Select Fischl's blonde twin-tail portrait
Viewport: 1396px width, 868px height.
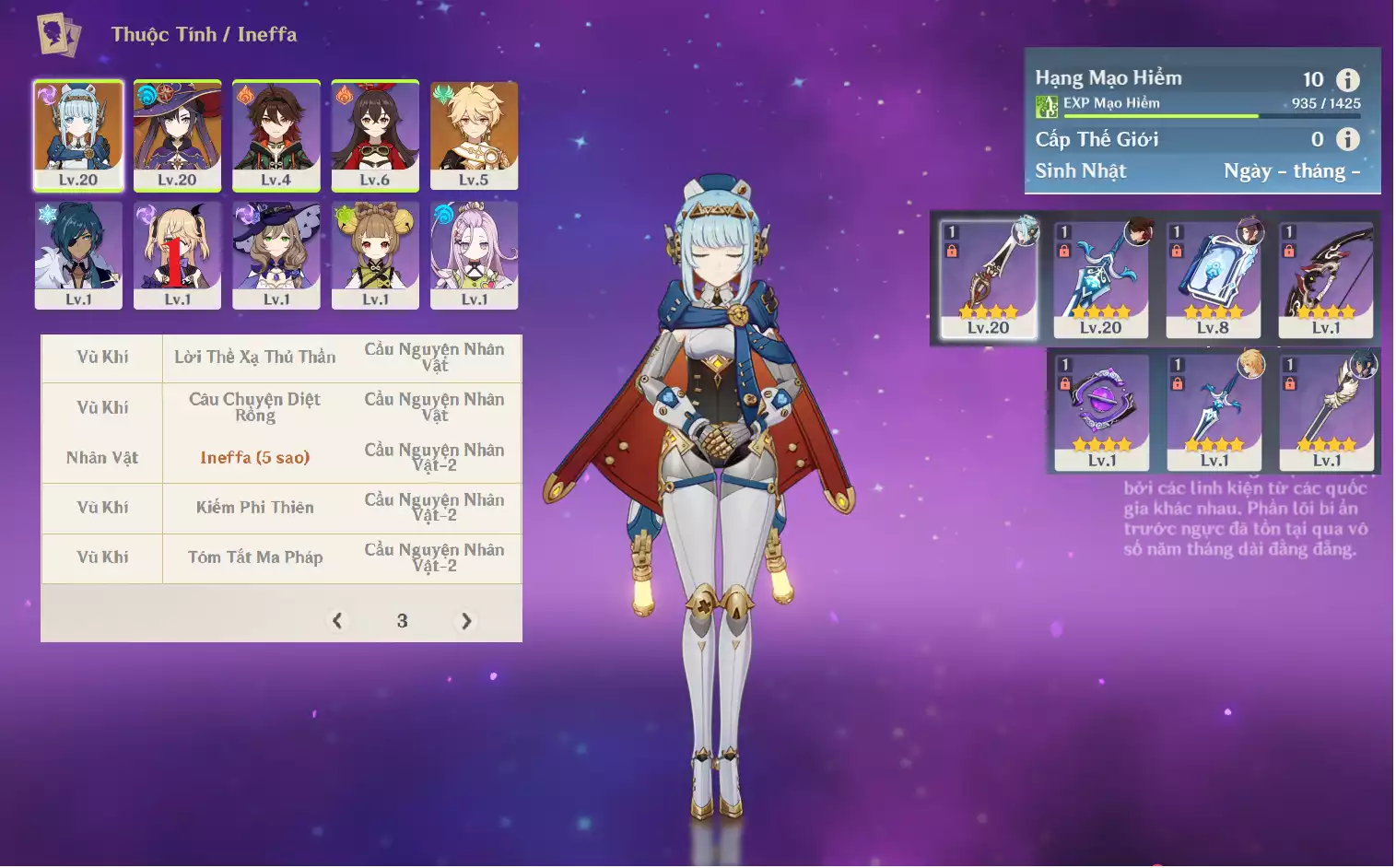[177, 254]
